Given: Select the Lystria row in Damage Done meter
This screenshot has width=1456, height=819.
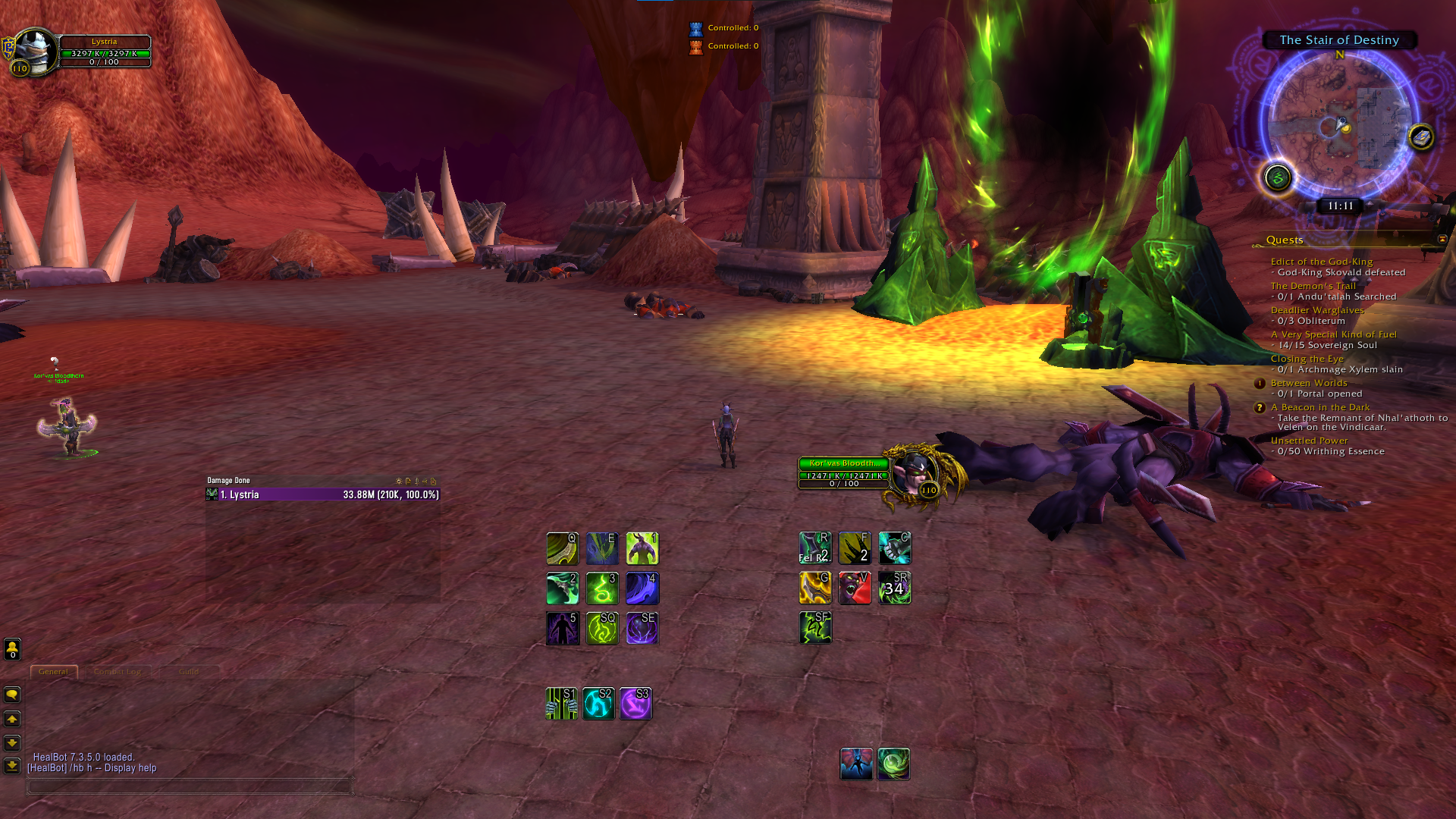Looking at the screenshot, I should coord(322,494).
